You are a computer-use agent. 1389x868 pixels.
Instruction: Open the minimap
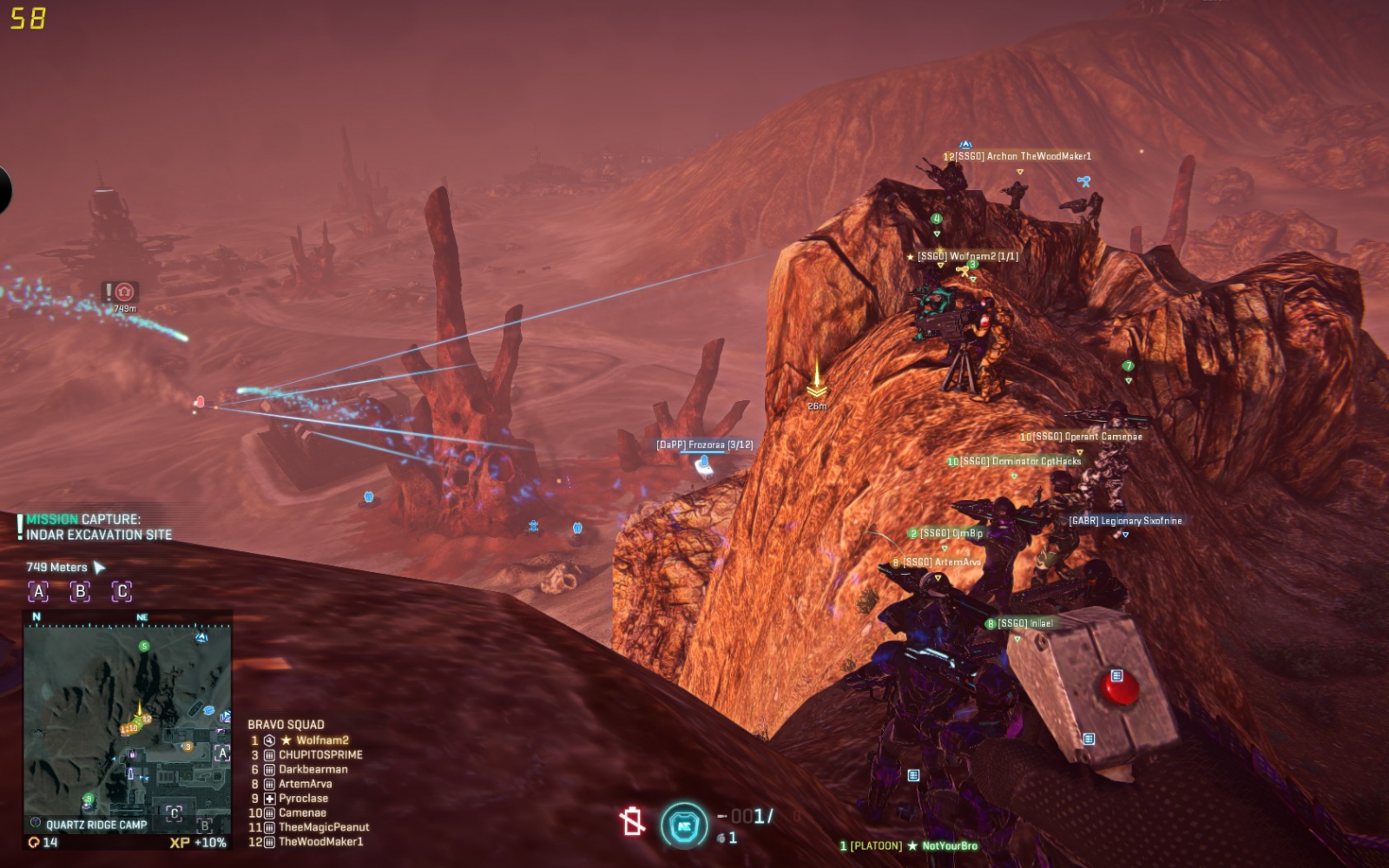click(x=128, y=719)
